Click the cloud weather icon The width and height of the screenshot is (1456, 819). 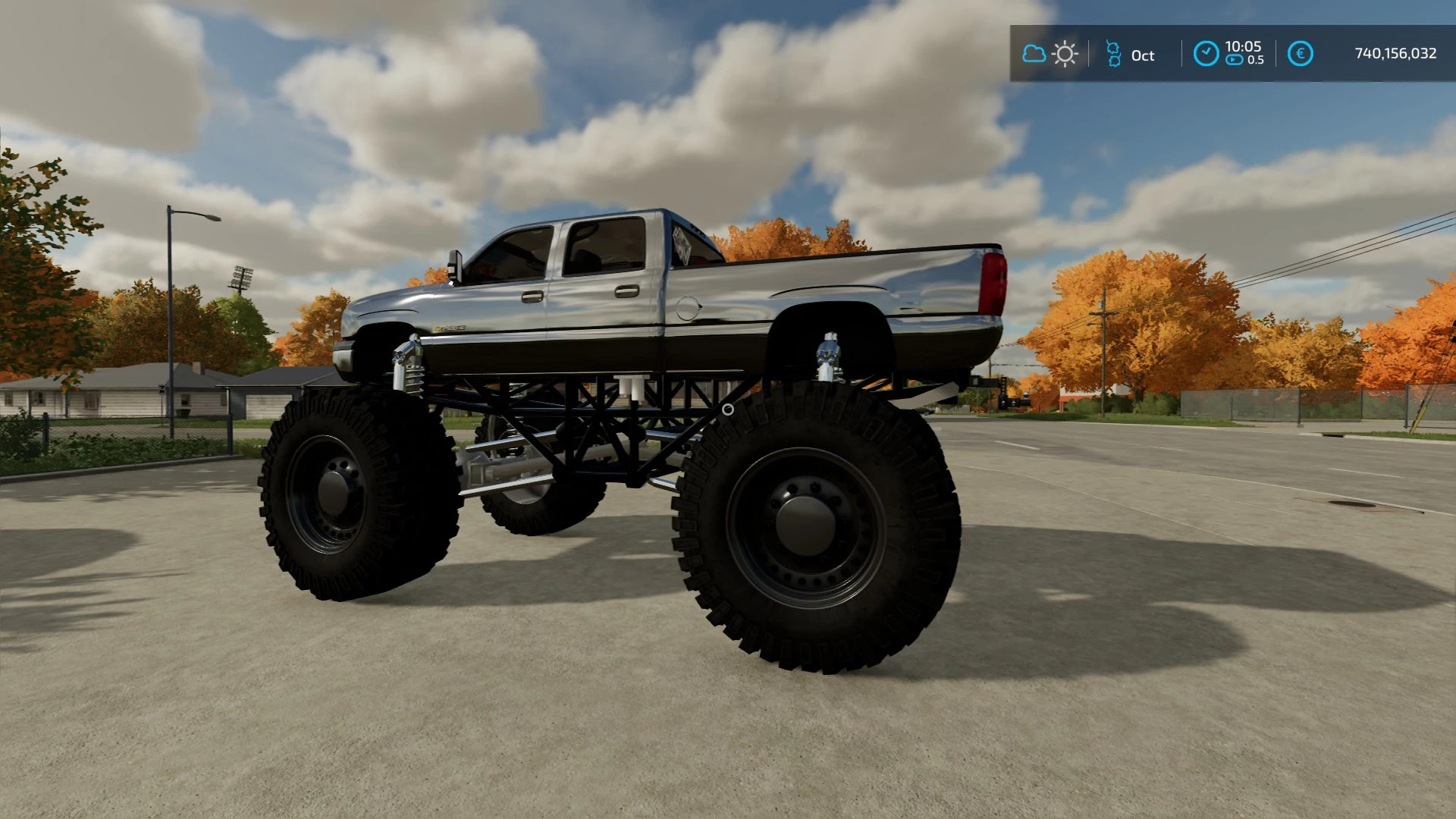[1034, 54]
